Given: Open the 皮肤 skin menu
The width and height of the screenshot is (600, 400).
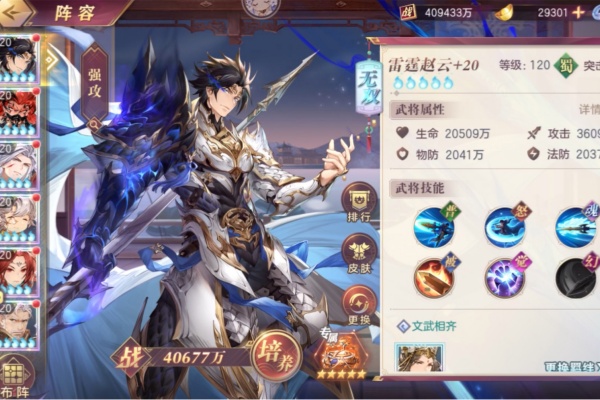Looking at the screenshot, I should [x=359, y=254].
